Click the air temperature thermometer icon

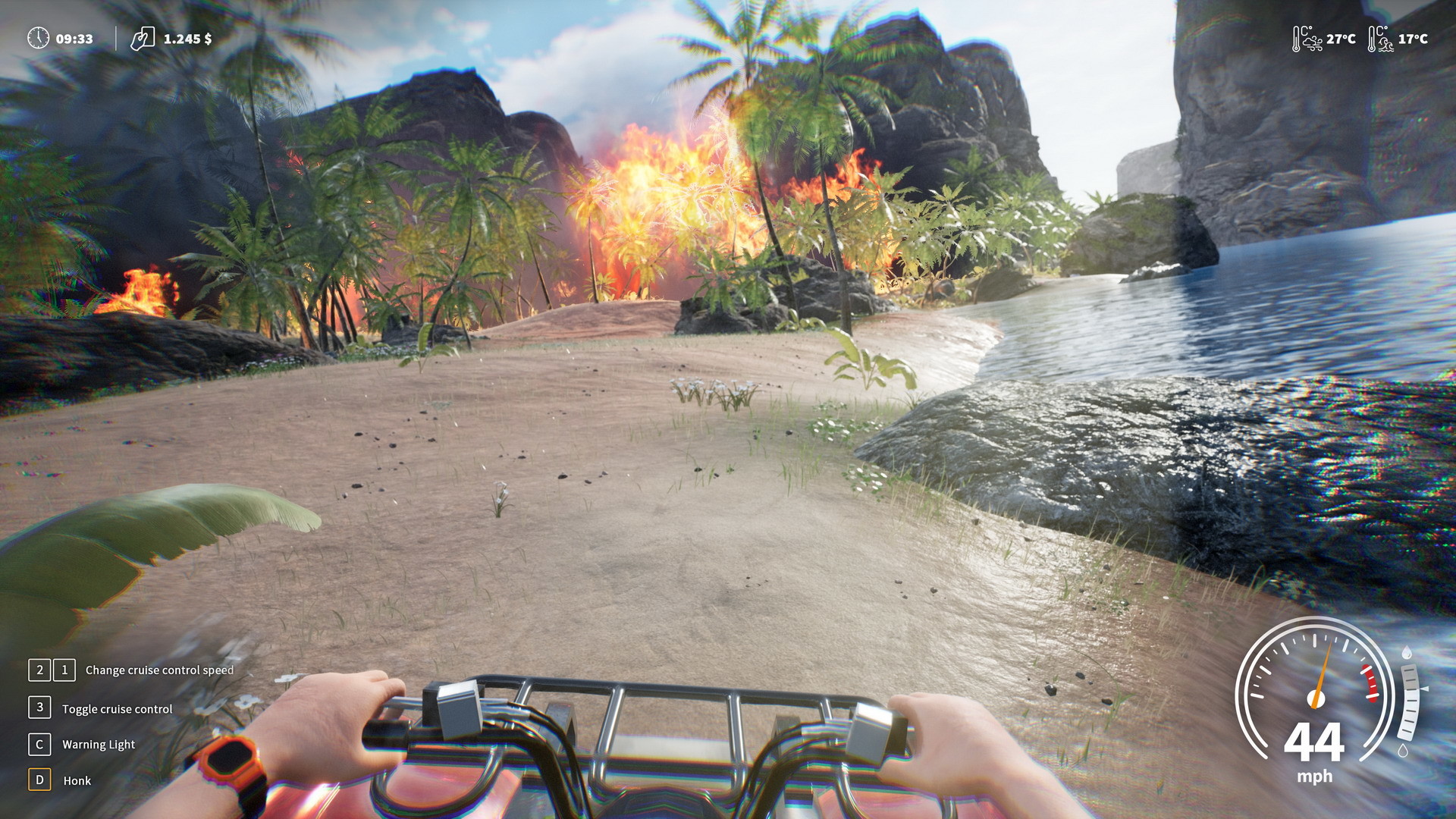click(x=1296, y=38)
